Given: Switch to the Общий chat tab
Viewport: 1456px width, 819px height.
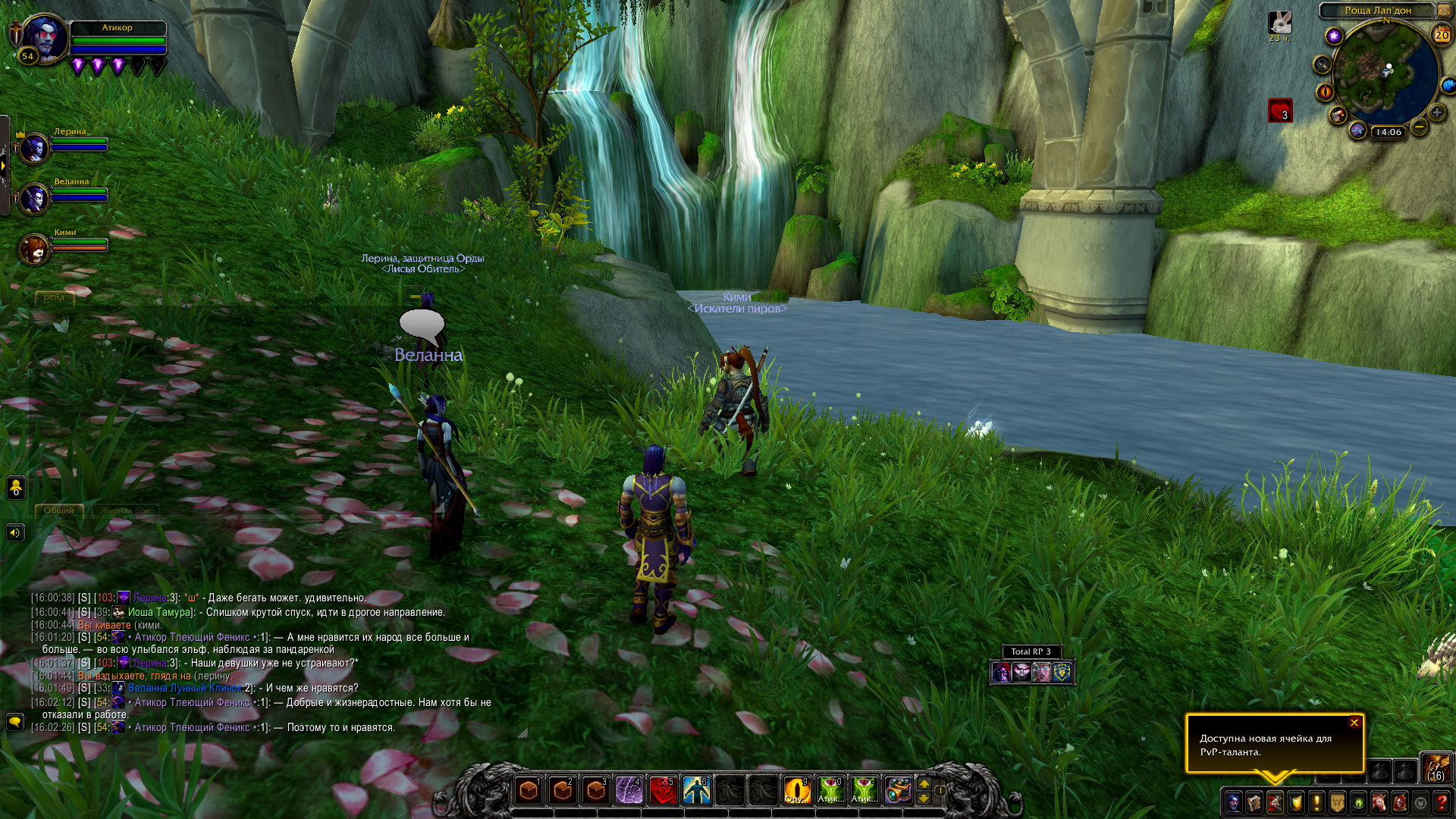Looking at the screenshot, I should pos(58,510).
